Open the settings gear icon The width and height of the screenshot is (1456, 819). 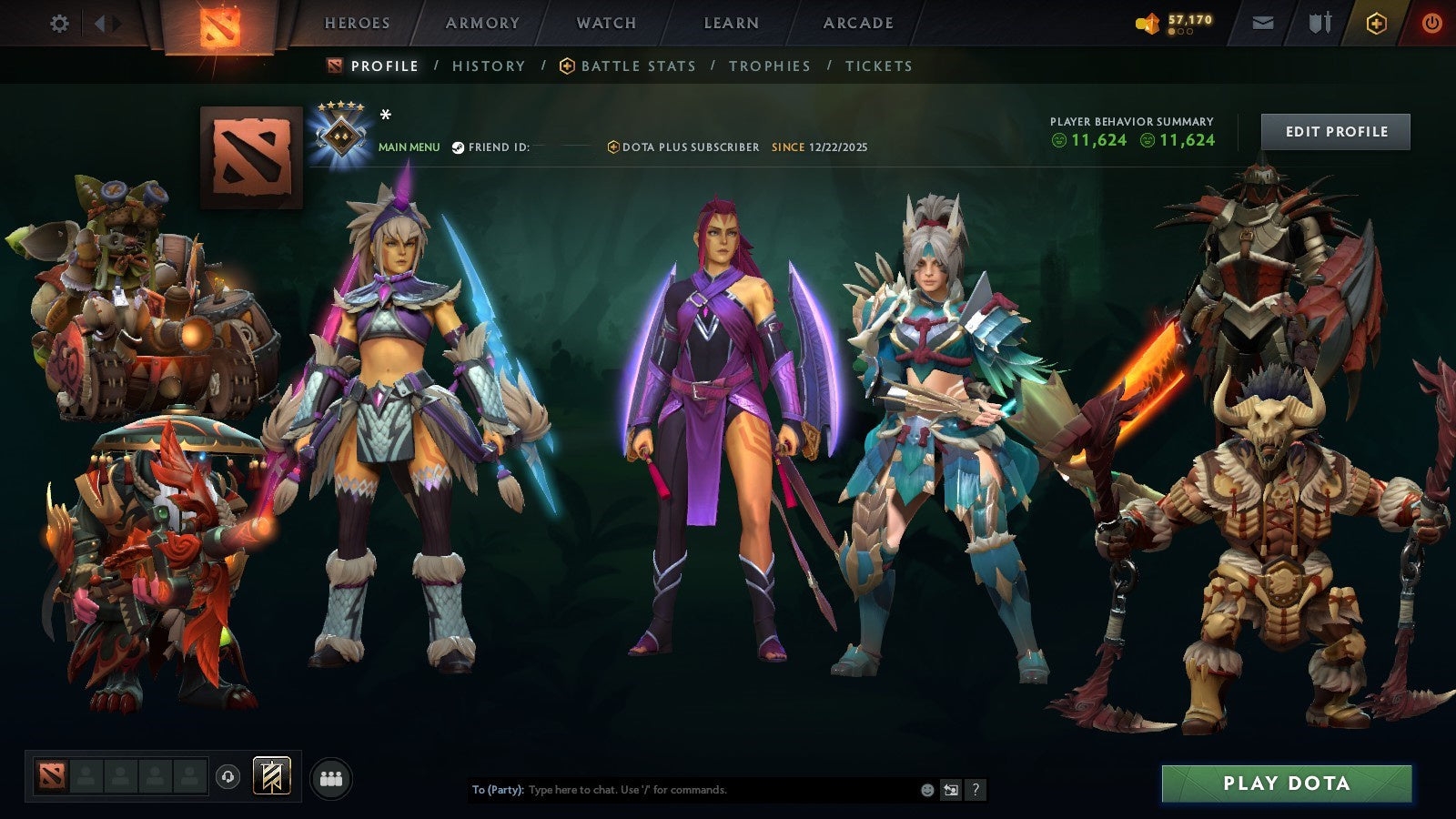(x=59, y=25)
